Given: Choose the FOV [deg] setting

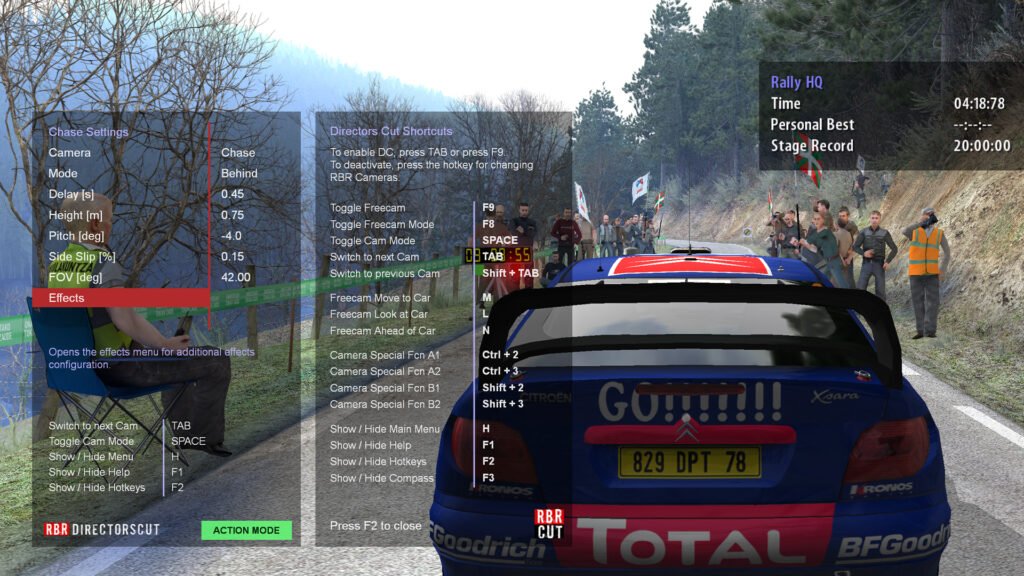Looking at the screenshot, I should click(120, 277).
